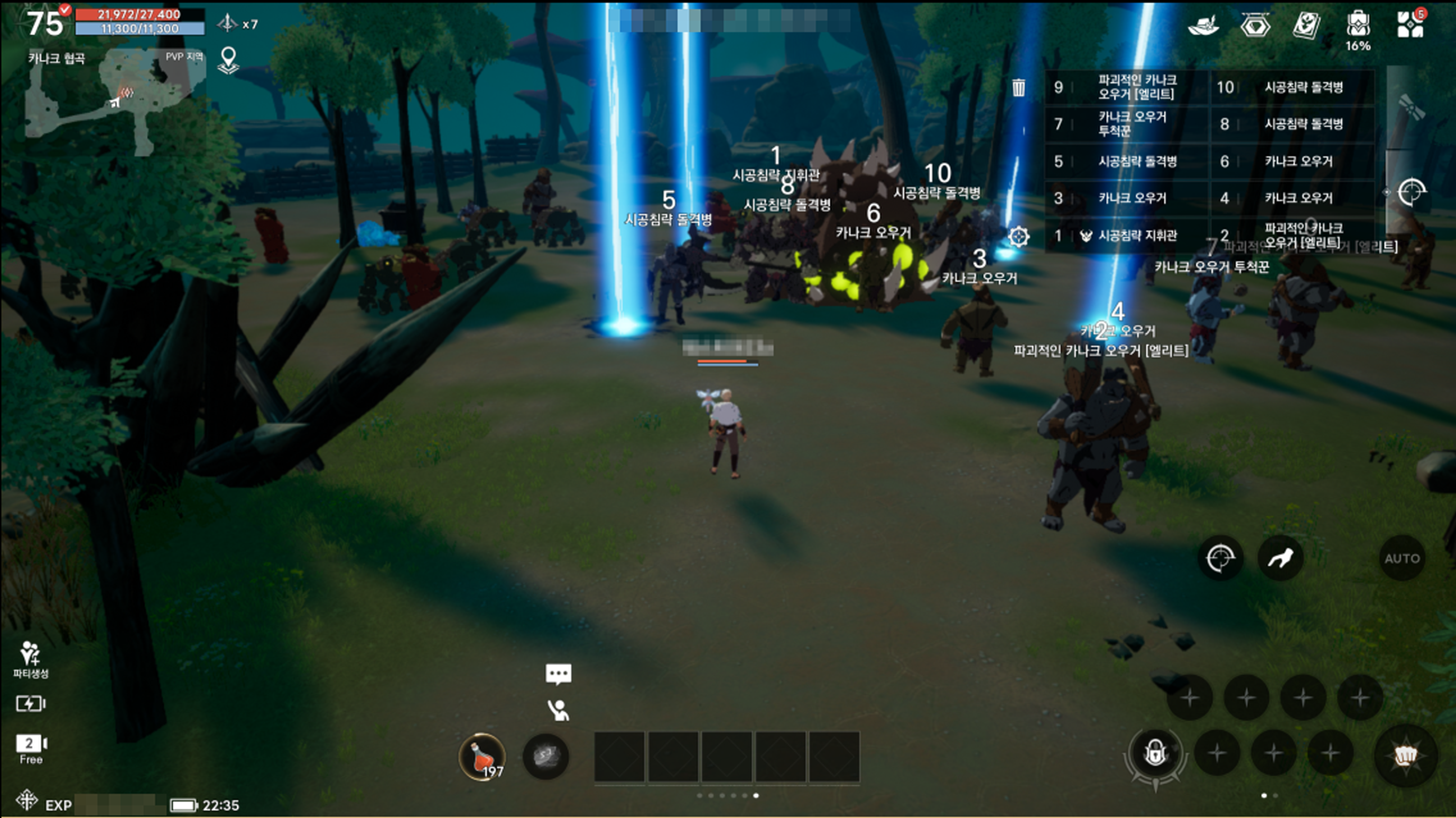Click the map location pin icon
Screen dimensions: 1456x818
[228, 60]
